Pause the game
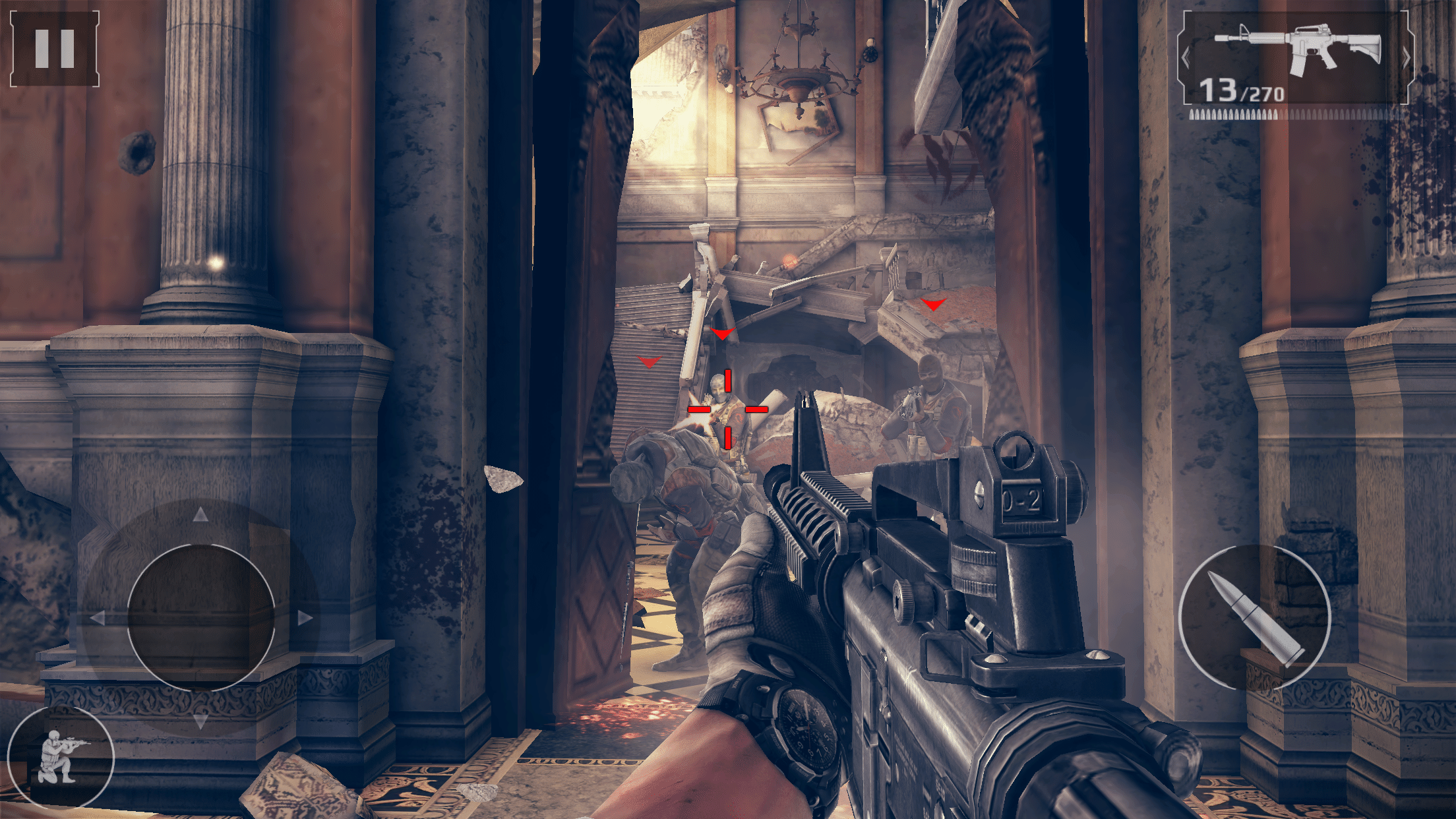The height and width of the screenshot is (819, 1456). click(55, 49)
